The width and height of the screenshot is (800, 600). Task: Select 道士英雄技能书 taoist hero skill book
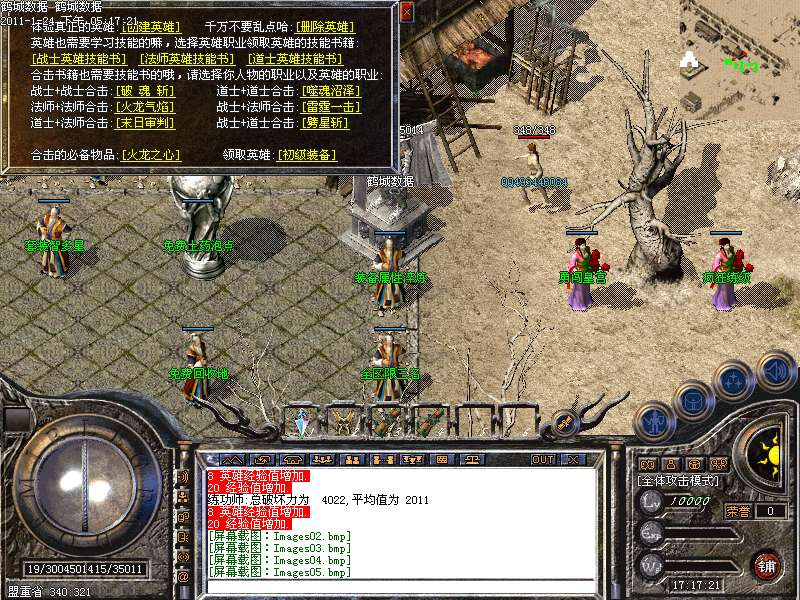coord(293,59)
